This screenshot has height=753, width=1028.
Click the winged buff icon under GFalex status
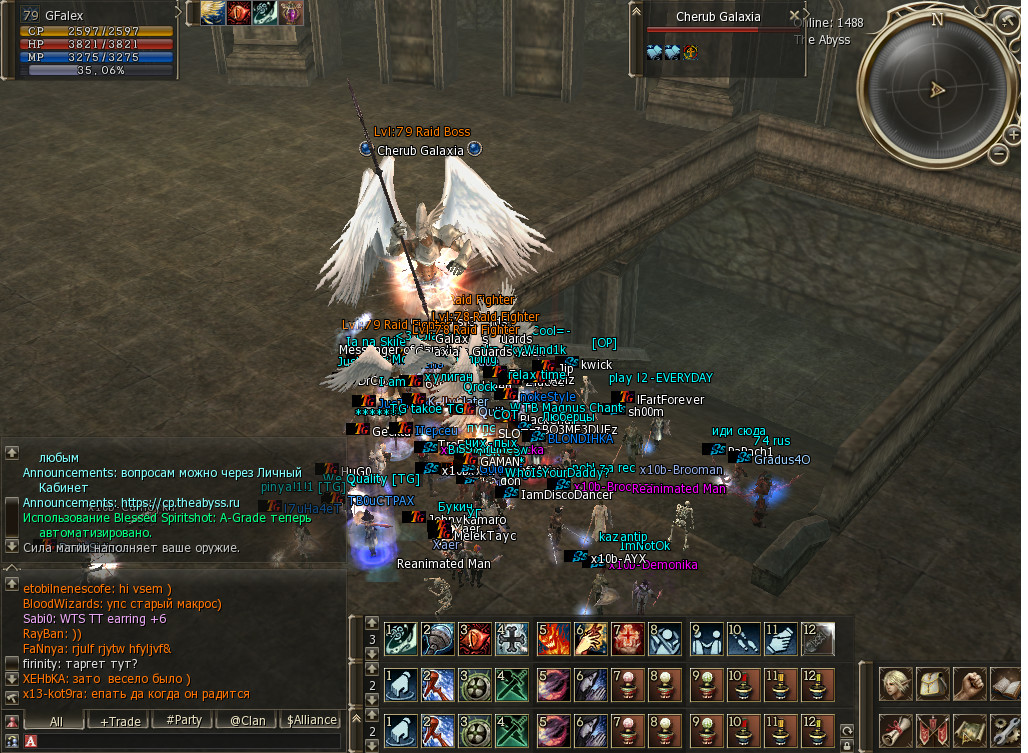point(212,12)
